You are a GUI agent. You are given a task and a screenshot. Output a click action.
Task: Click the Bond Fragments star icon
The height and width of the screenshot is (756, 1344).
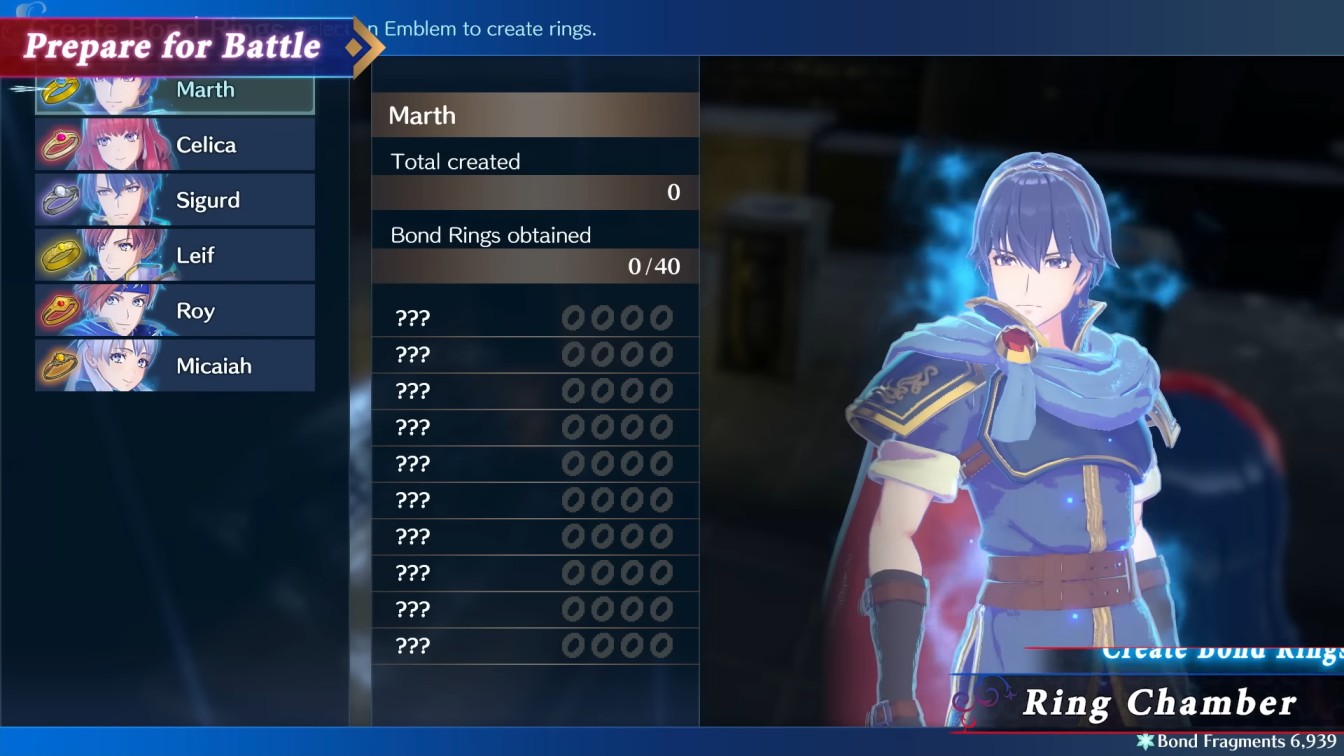click(x=1147, y=741)
